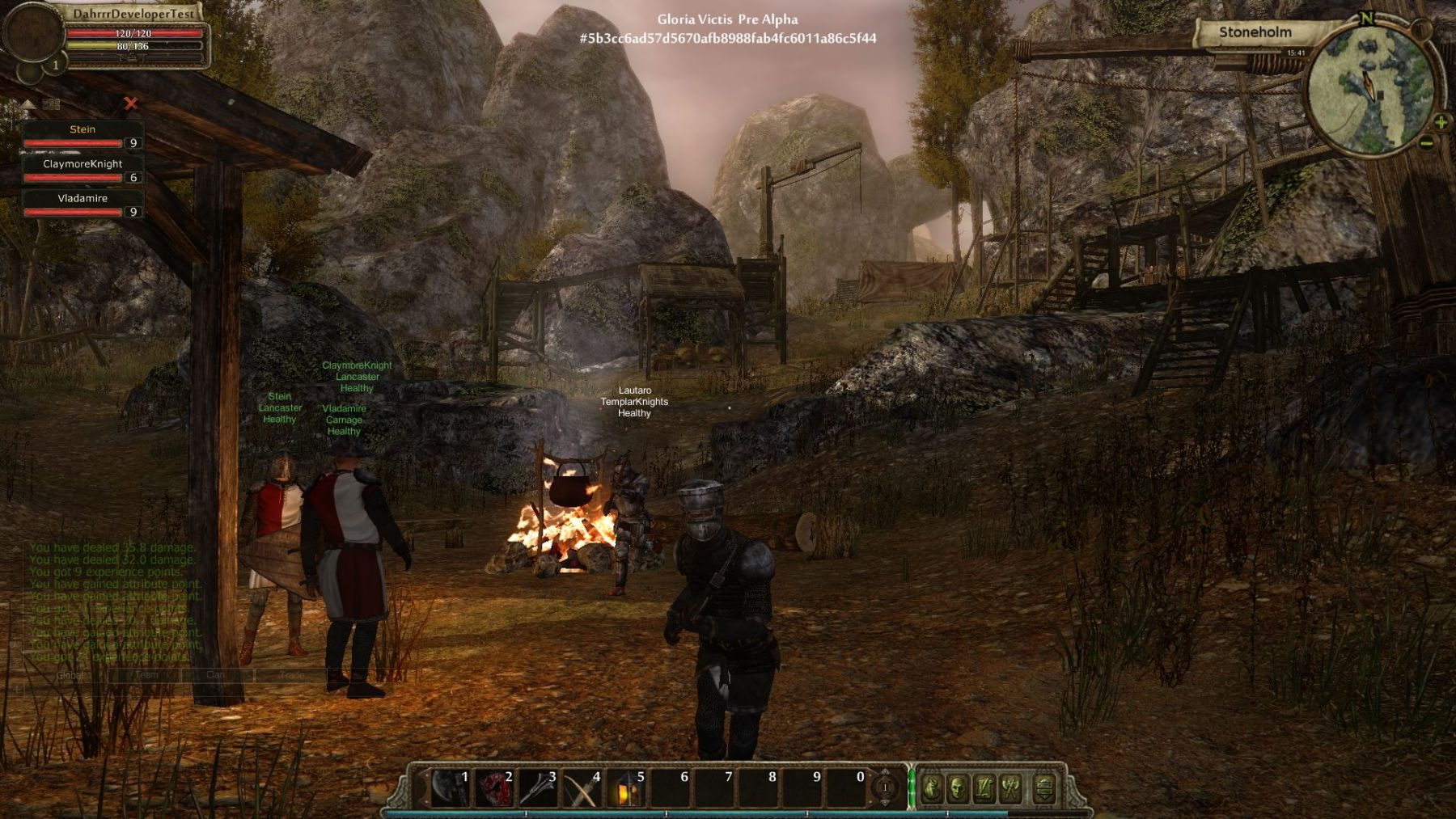Open the crossed axes menu icon

1011,787
